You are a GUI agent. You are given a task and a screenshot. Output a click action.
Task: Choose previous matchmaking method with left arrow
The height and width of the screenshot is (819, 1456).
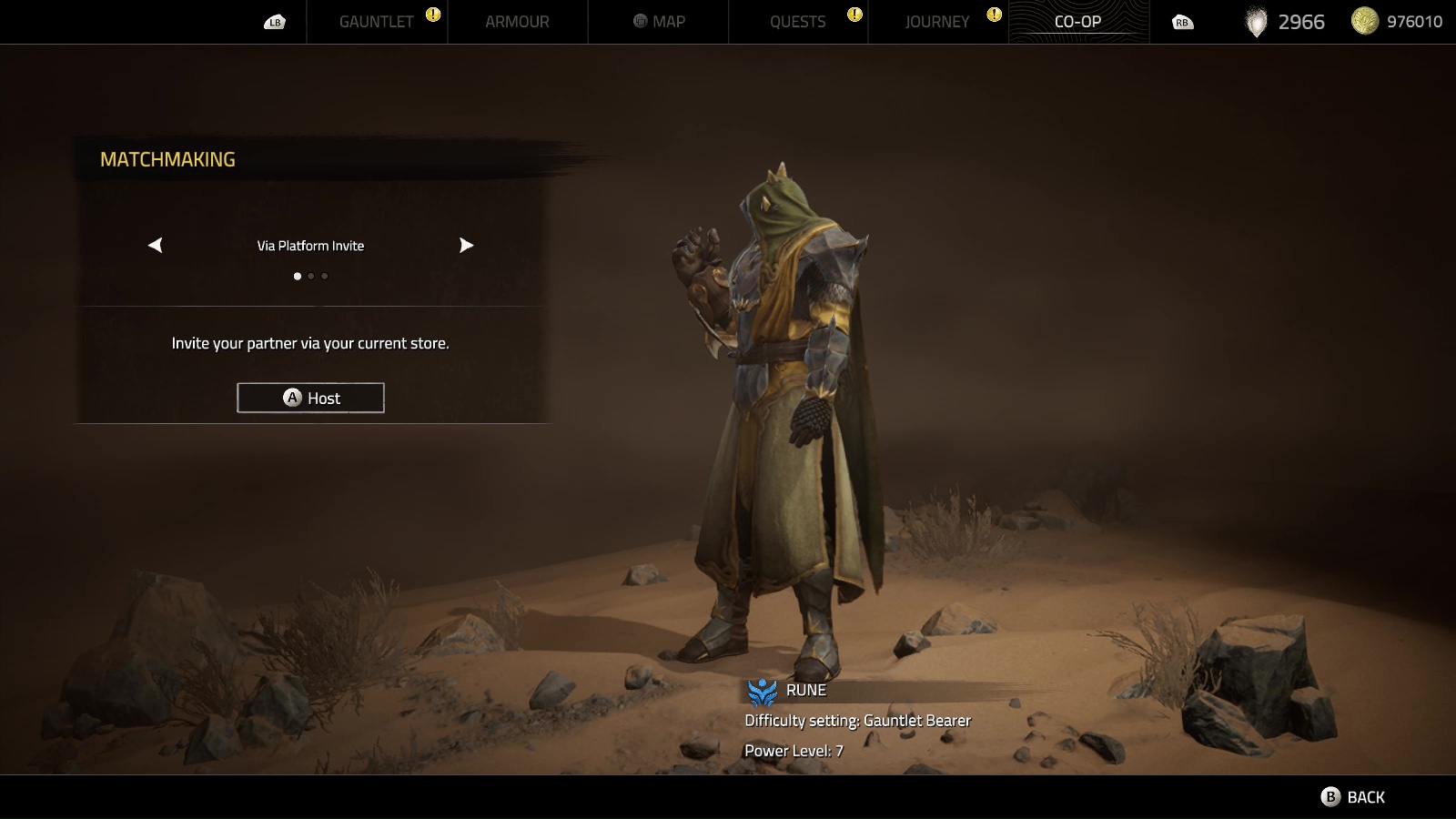(156, 245)
